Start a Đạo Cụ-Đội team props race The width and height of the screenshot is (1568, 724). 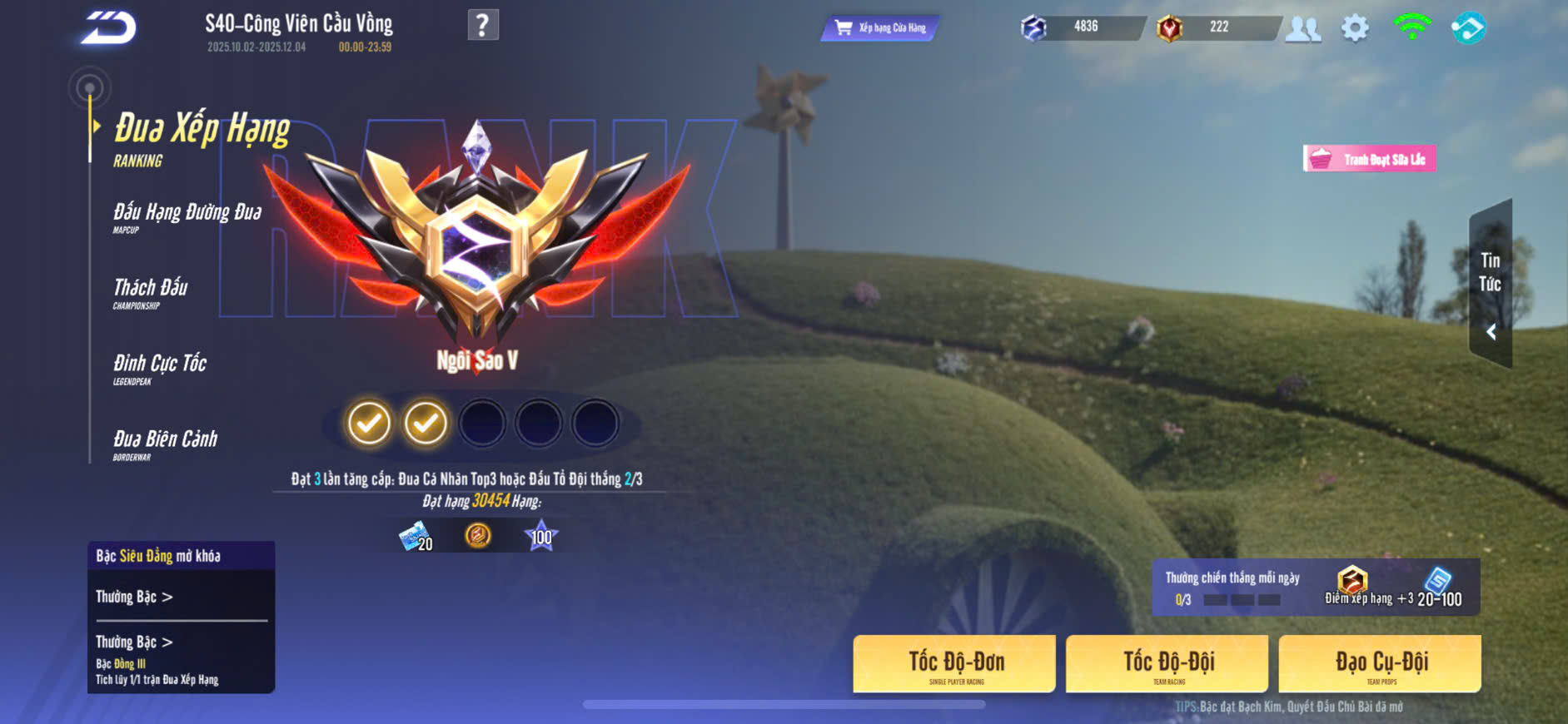click(1380, 664)
